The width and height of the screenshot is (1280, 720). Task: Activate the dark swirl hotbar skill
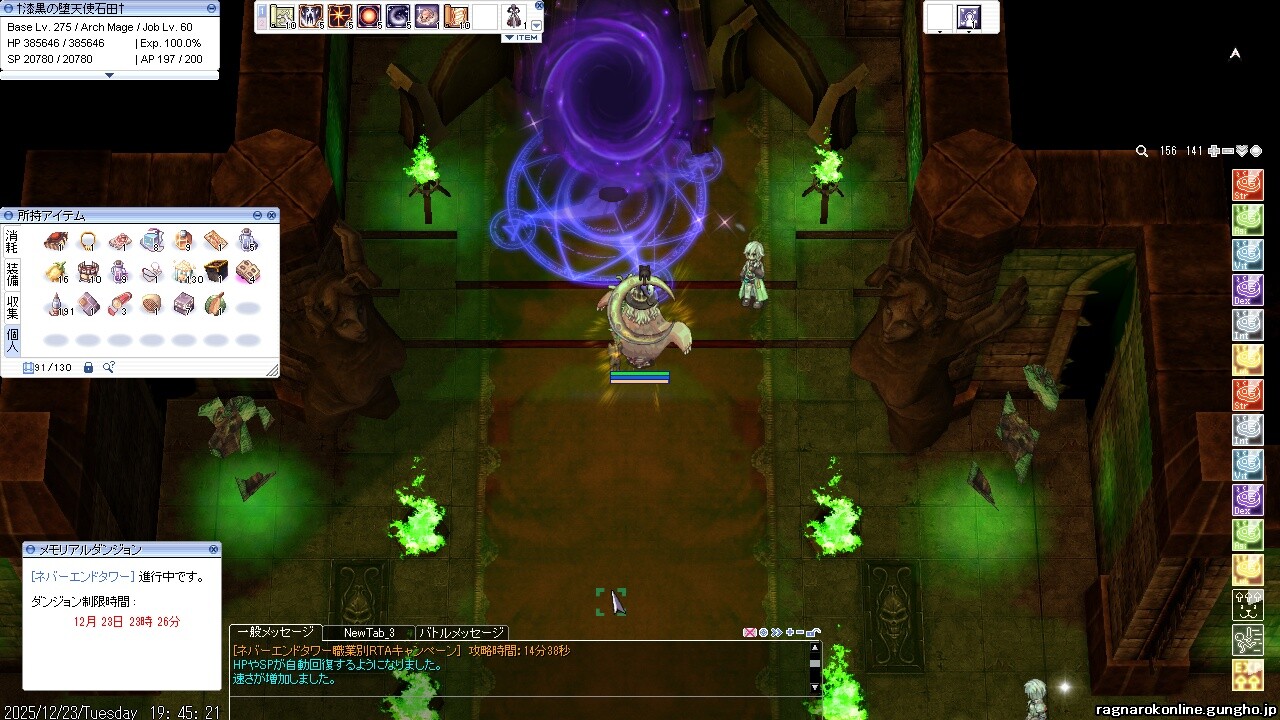pyautogui.click(x=398, y=16)
